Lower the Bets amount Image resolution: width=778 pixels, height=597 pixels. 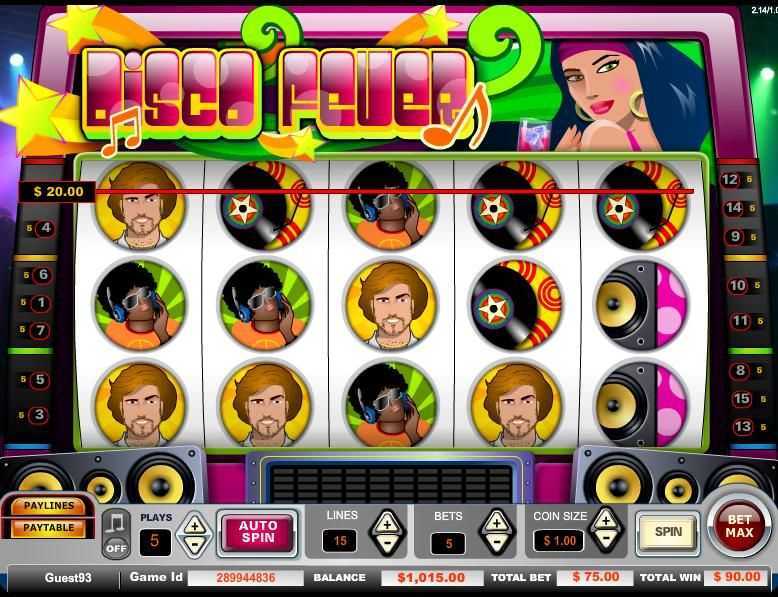[496, 545]
